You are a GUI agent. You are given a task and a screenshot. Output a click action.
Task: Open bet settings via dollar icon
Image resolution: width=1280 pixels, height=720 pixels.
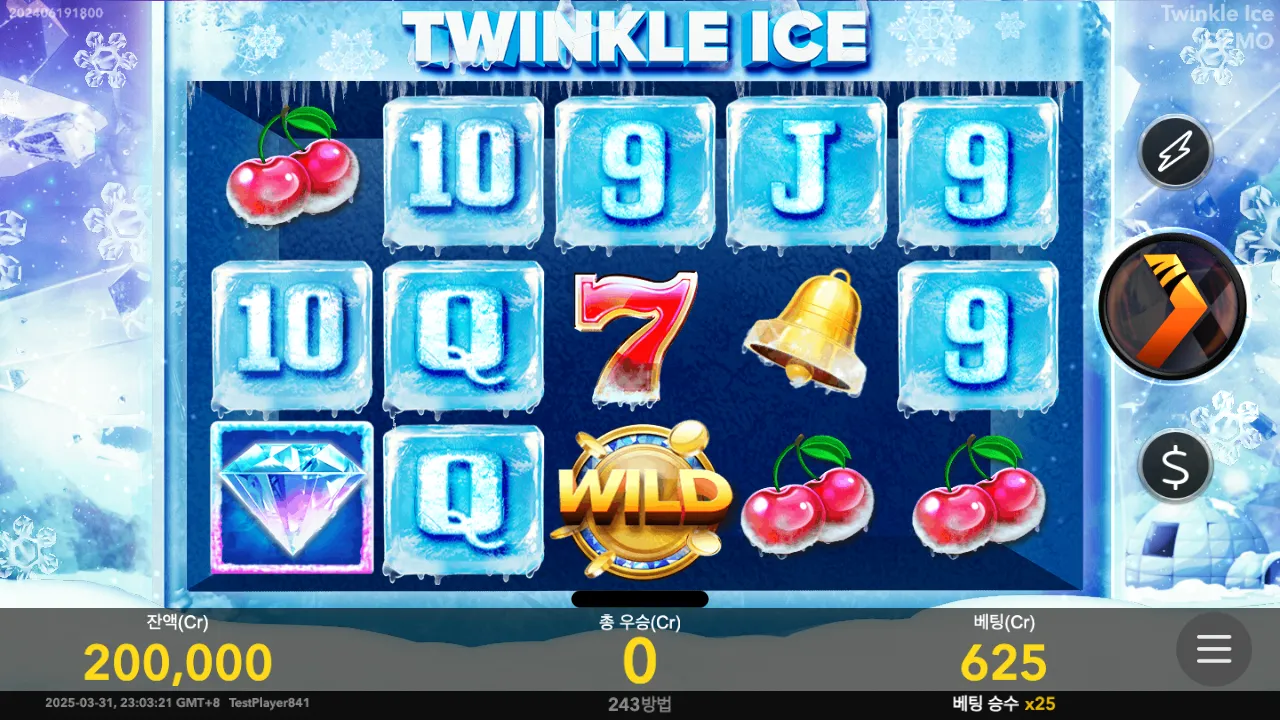(1175, 466)
